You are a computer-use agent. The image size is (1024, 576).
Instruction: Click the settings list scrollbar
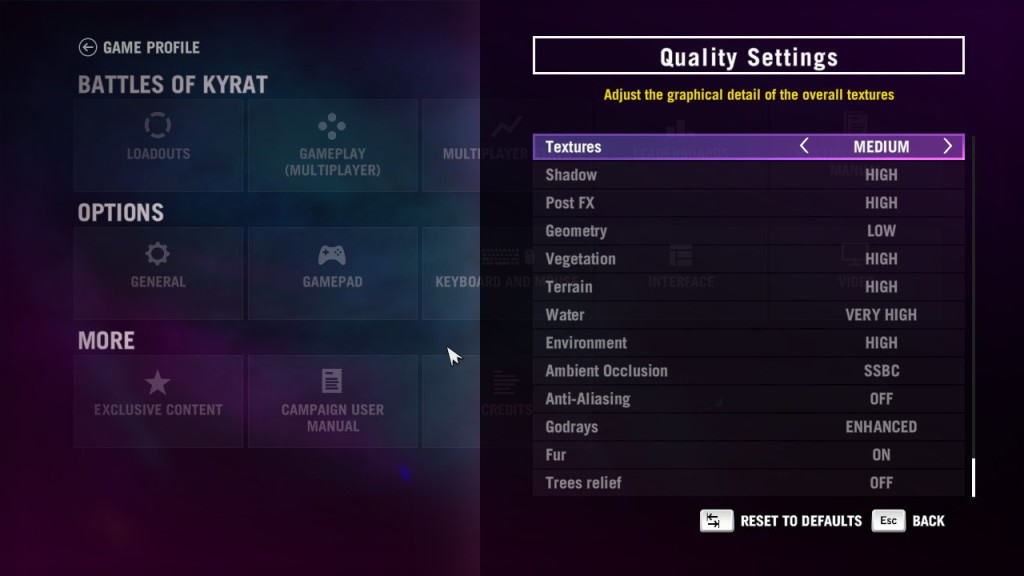tap(972, 477)
